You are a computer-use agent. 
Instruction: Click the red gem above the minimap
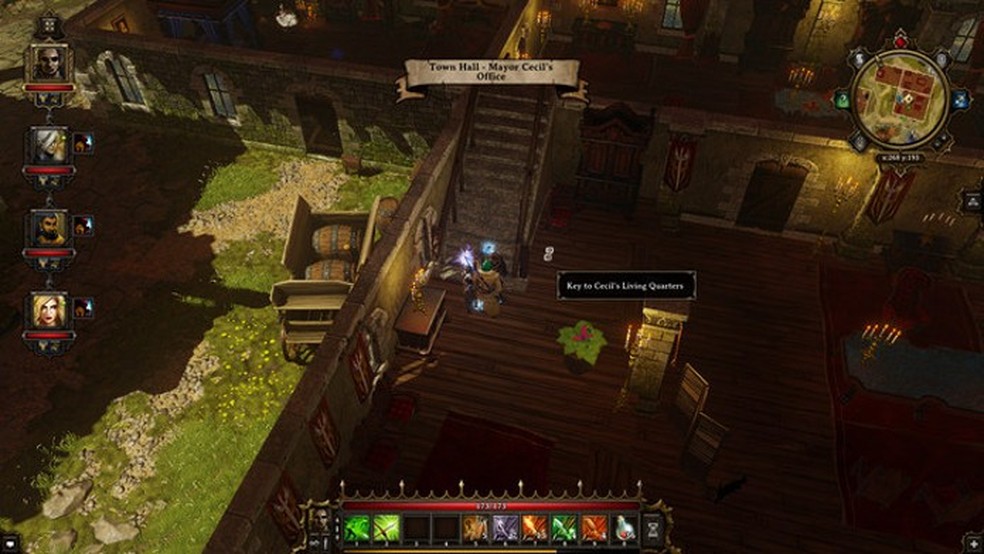tap(901, 41)
